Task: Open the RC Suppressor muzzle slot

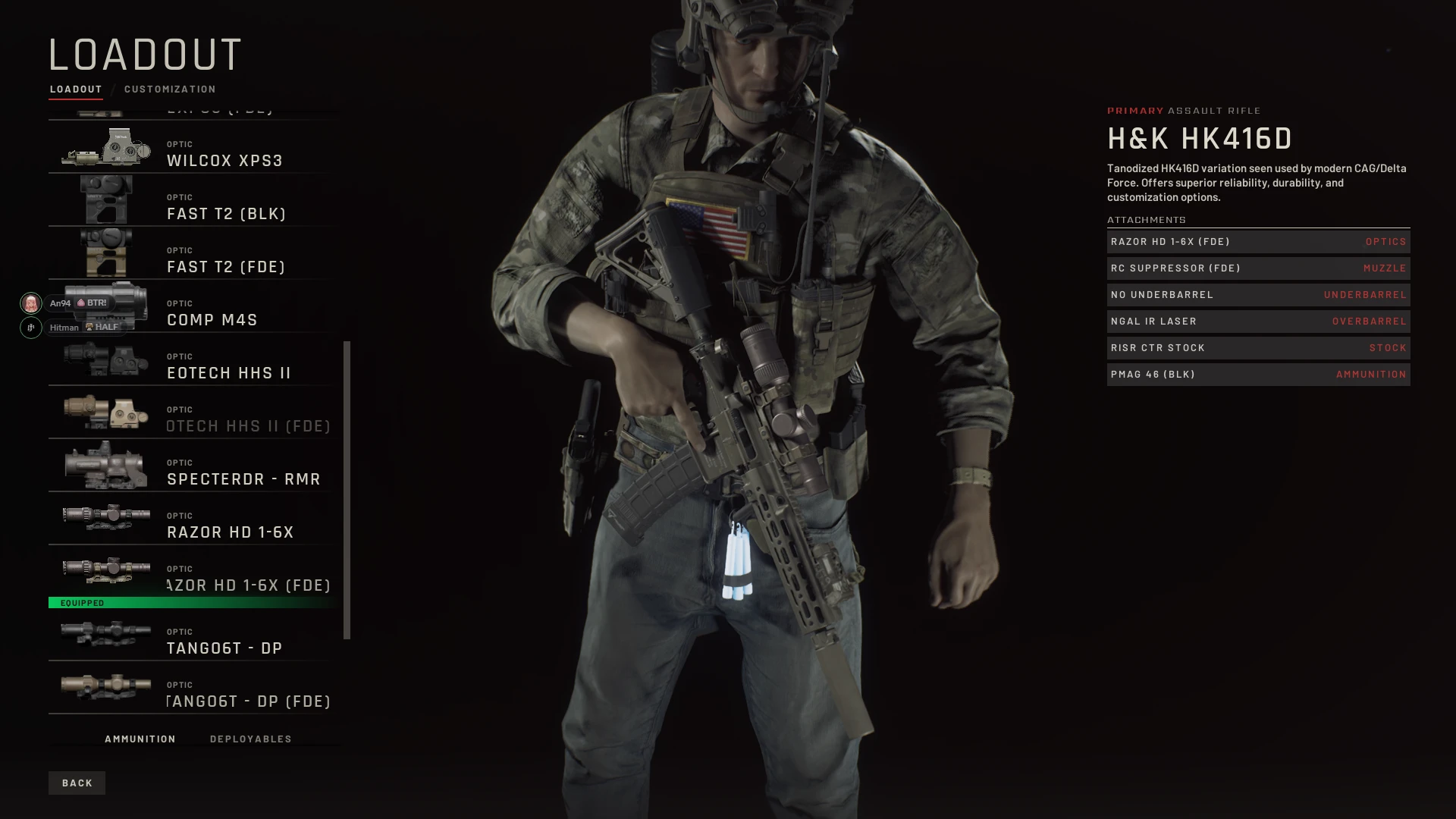Action: (1258, 268)
